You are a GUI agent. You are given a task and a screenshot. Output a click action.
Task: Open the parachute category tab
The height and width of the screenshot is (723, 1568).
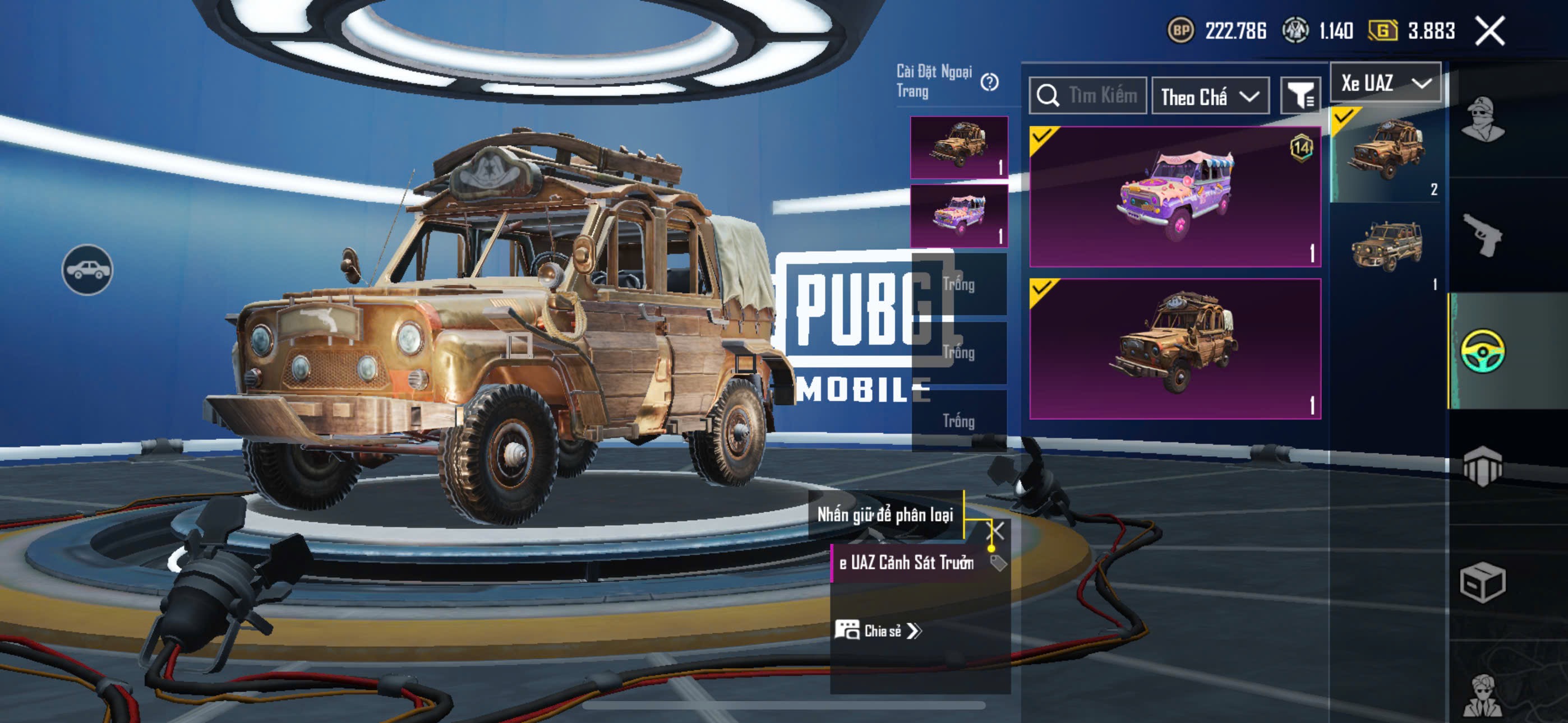pyautogui.click(x=1483, y=467)
